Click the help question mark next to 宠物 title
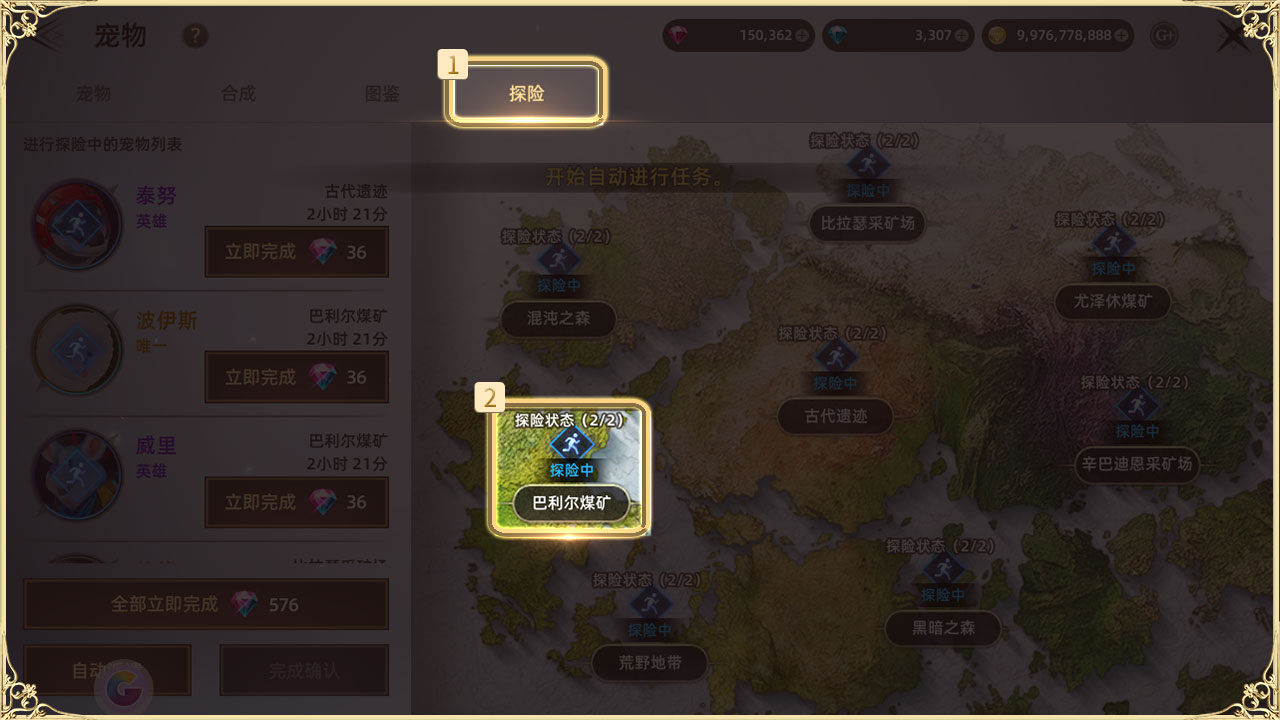Screen dimensions: 1280x720 coord(196,36)
